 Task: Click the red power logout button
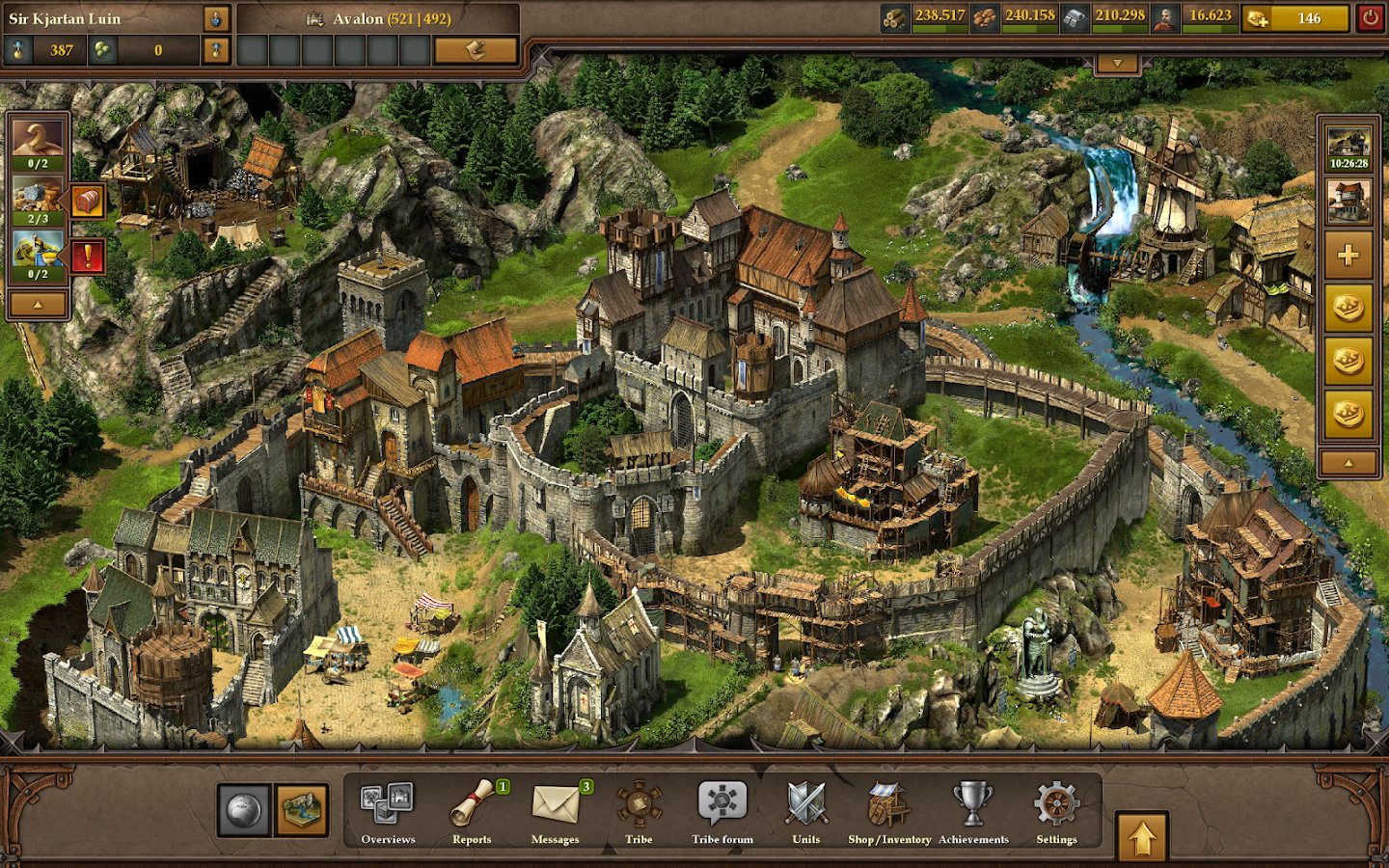click(x=1370, y=18)
